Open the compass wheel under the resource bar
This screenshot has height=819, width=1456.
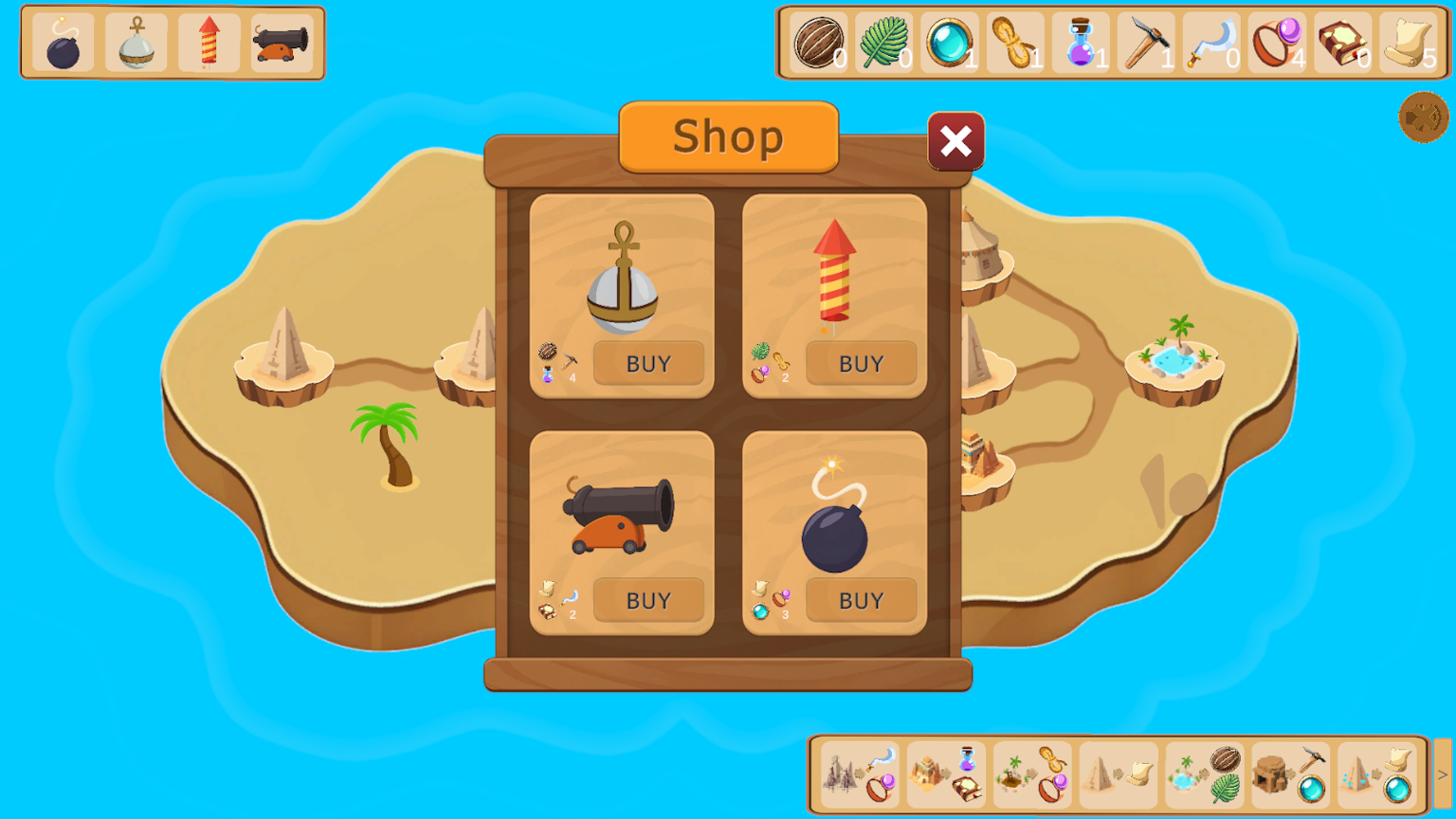click(1423, 118)
